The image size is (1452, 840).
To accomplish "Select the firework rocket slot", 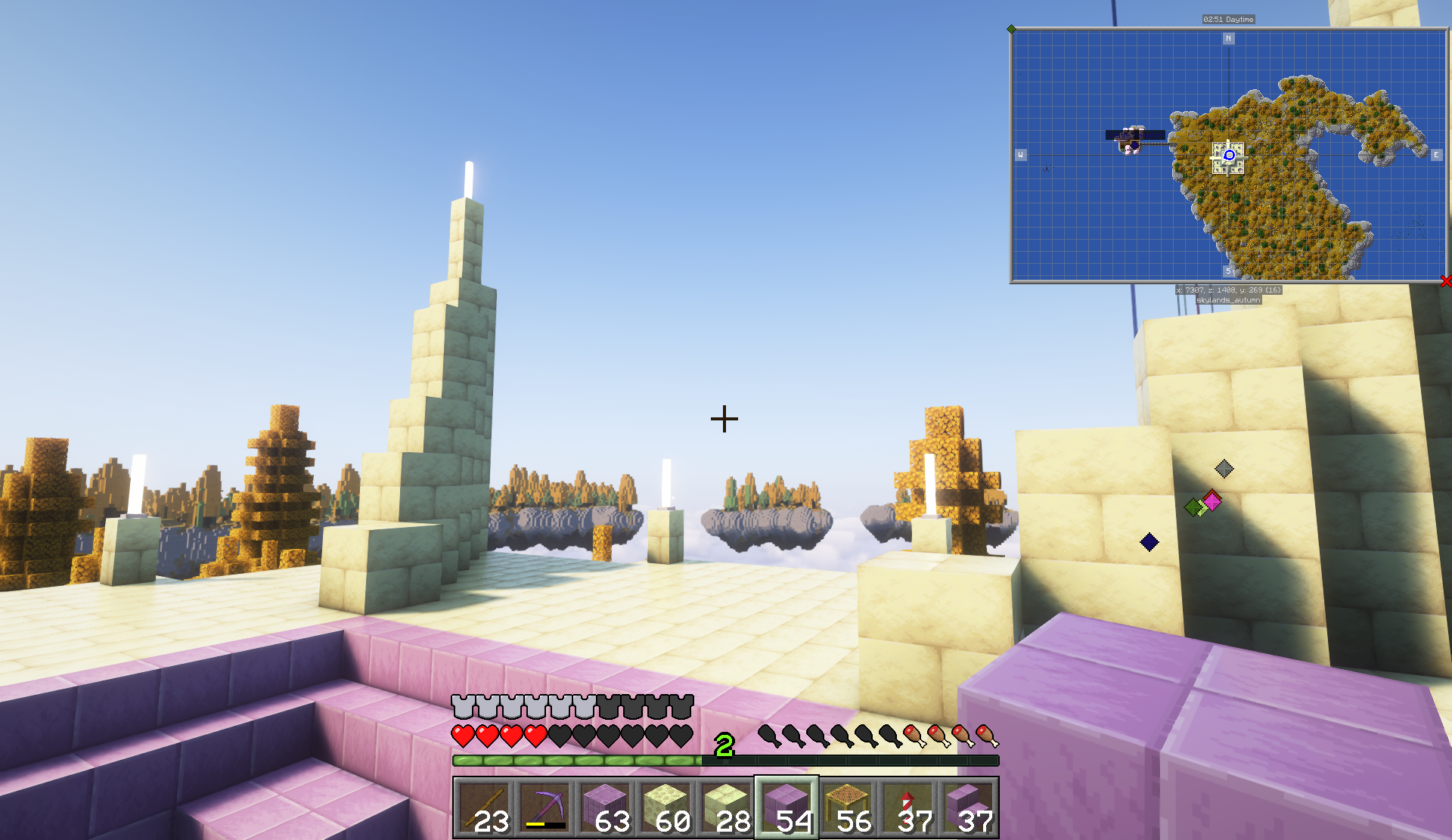I will click(x=907, y=807).
